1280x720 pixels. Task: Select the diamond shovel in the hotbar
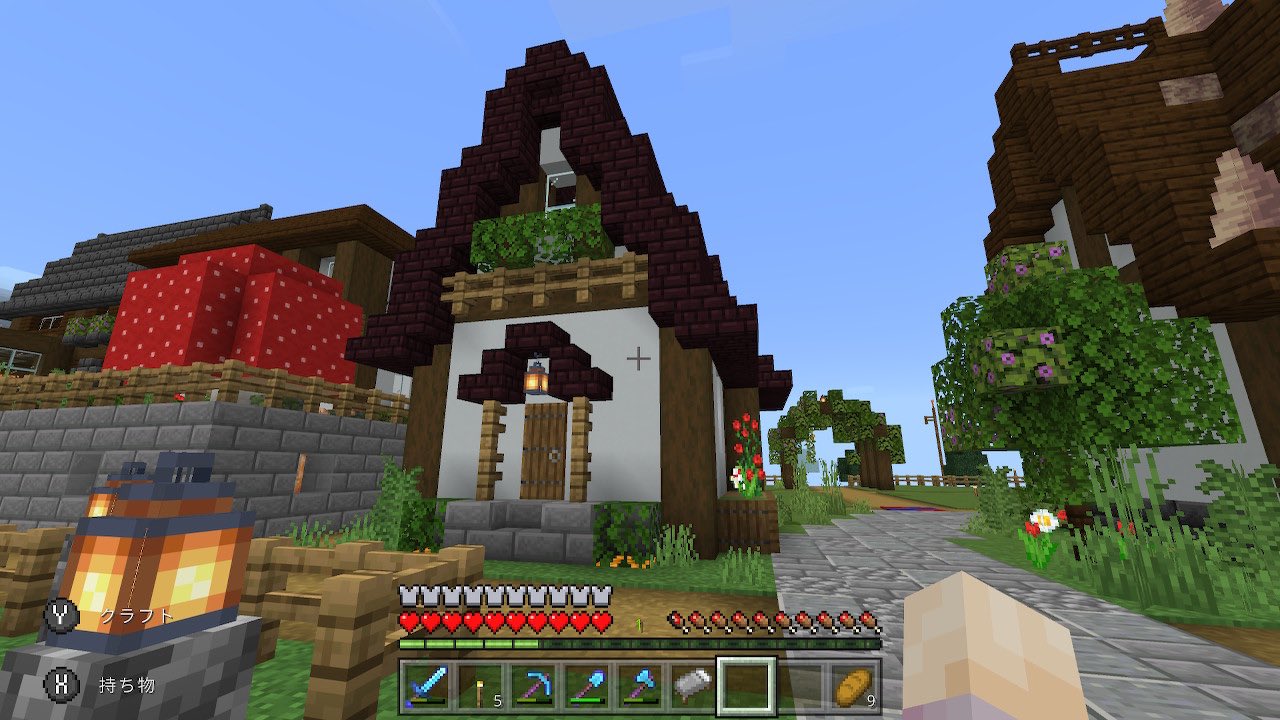point(588,685)
